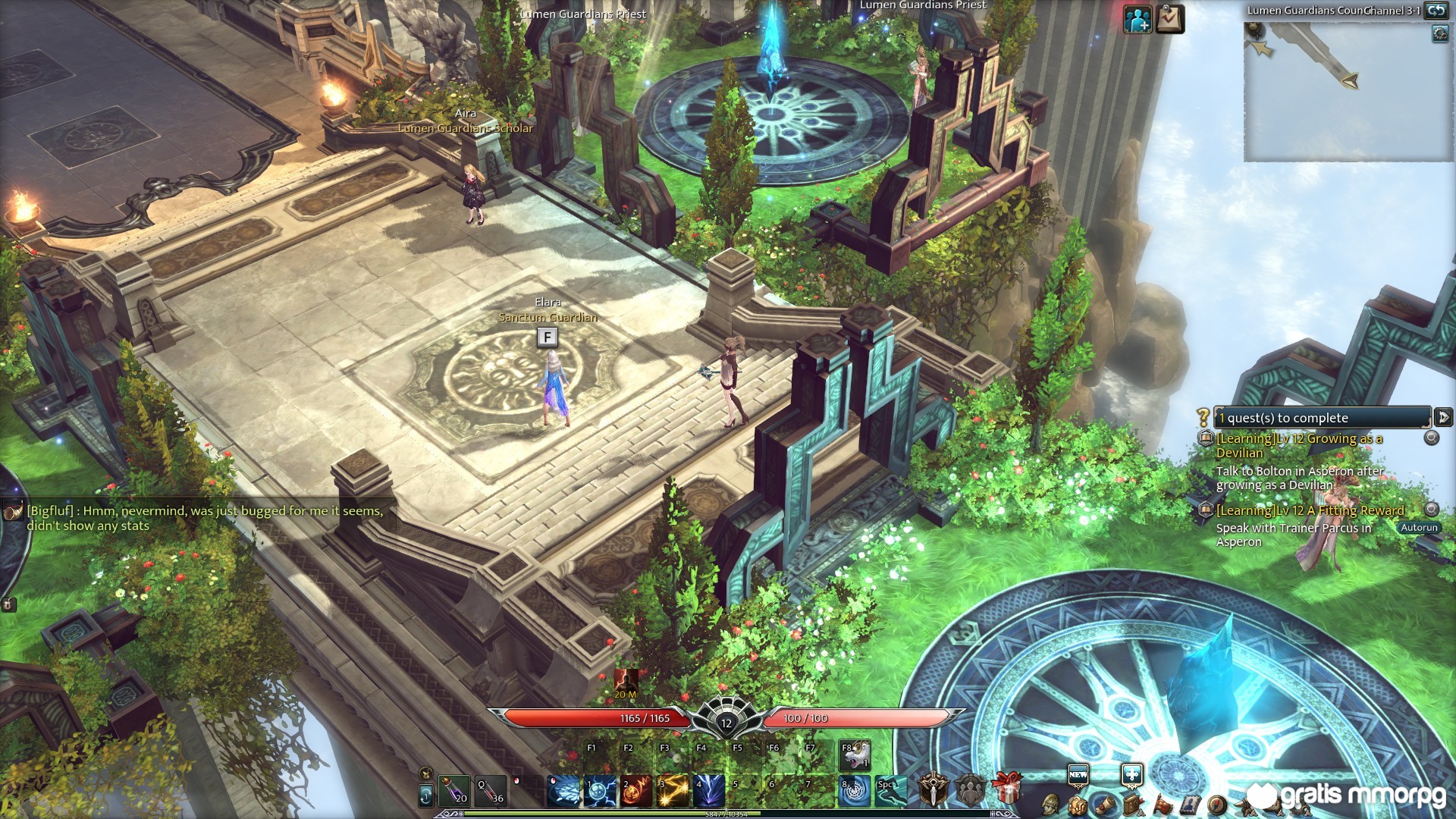Activate the yellow spark skill
Viewport: 1456px width, 819px height.
(673, 790)
